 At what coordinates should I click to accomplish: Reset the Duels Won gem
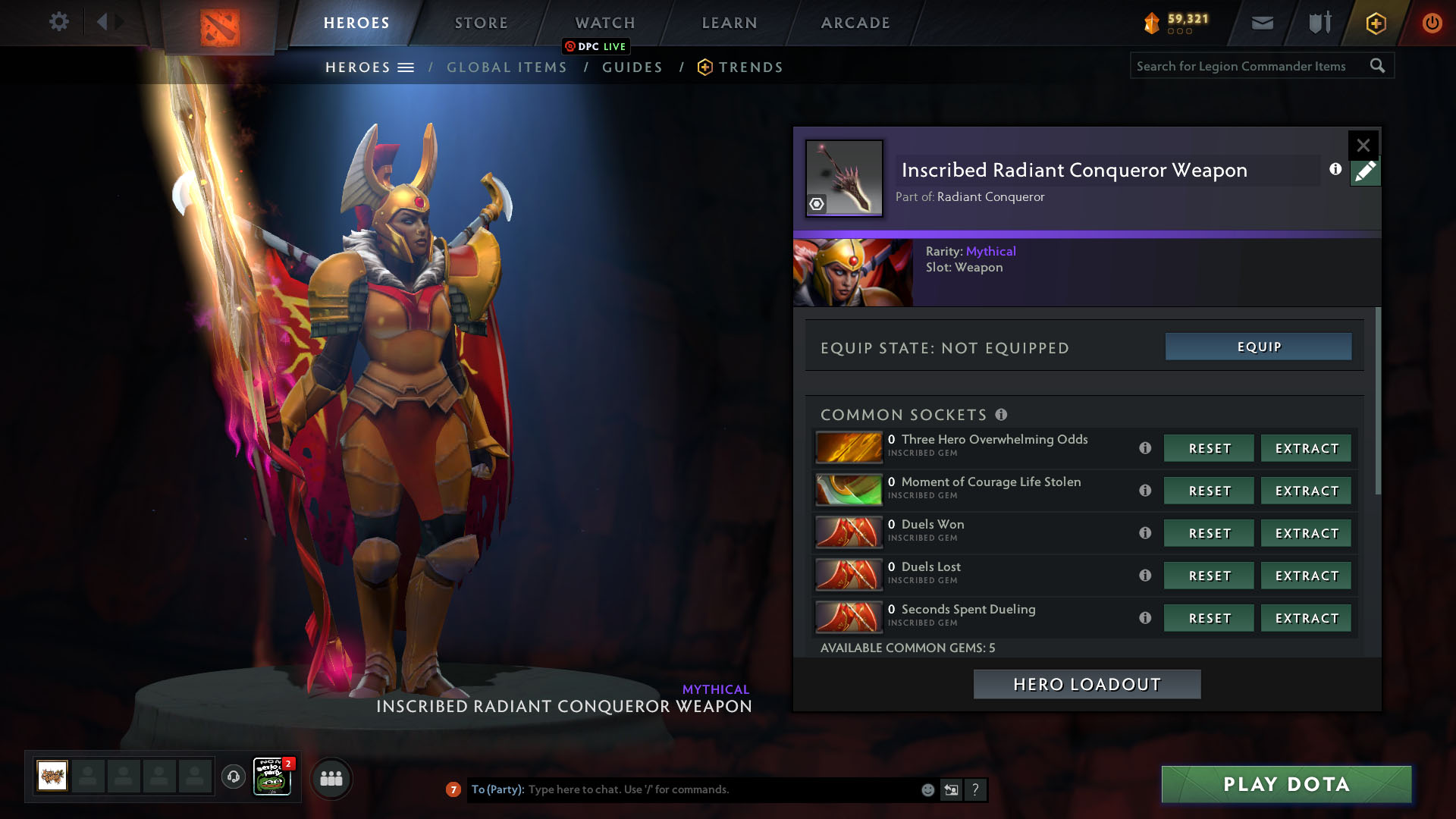[1209, 533]
